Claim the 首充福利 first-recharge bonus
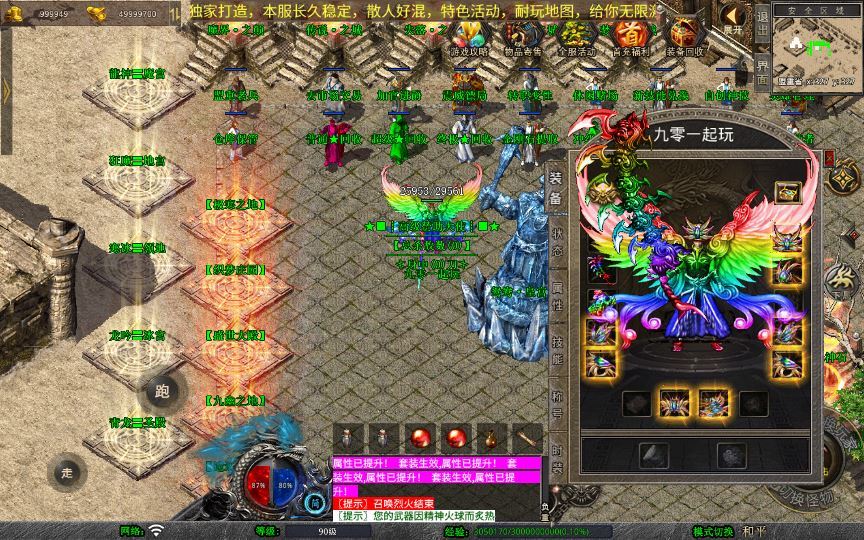The height and width of the screenshot is (540, 864). [629, 39]
